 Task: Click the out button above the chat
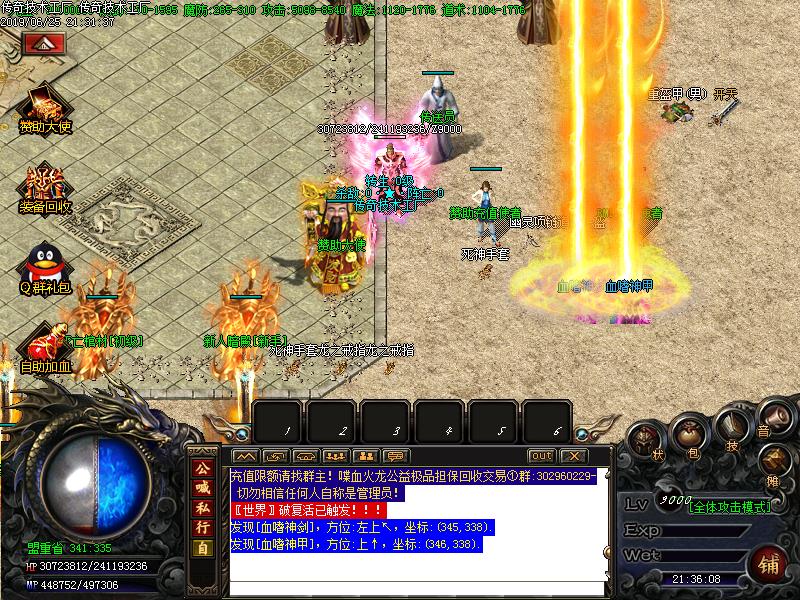(541, 456)
